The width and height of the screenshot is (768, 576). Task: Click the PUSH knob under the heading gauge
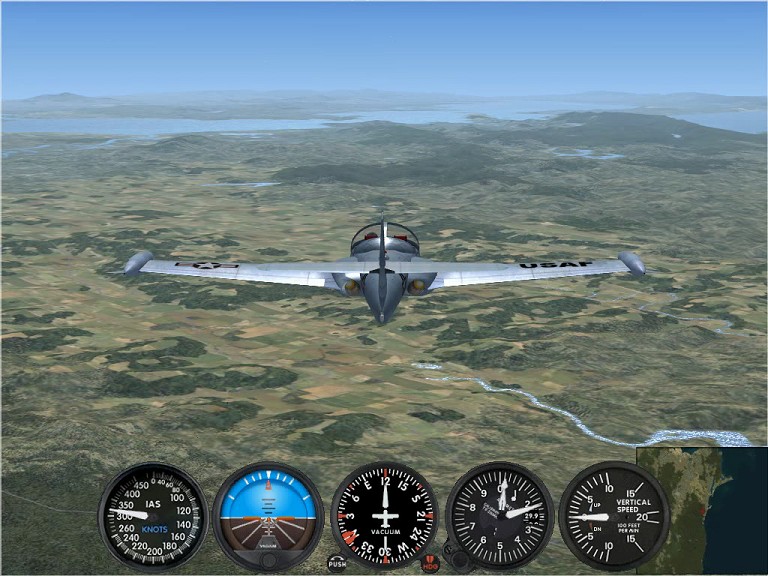click(x=337, y=563)
